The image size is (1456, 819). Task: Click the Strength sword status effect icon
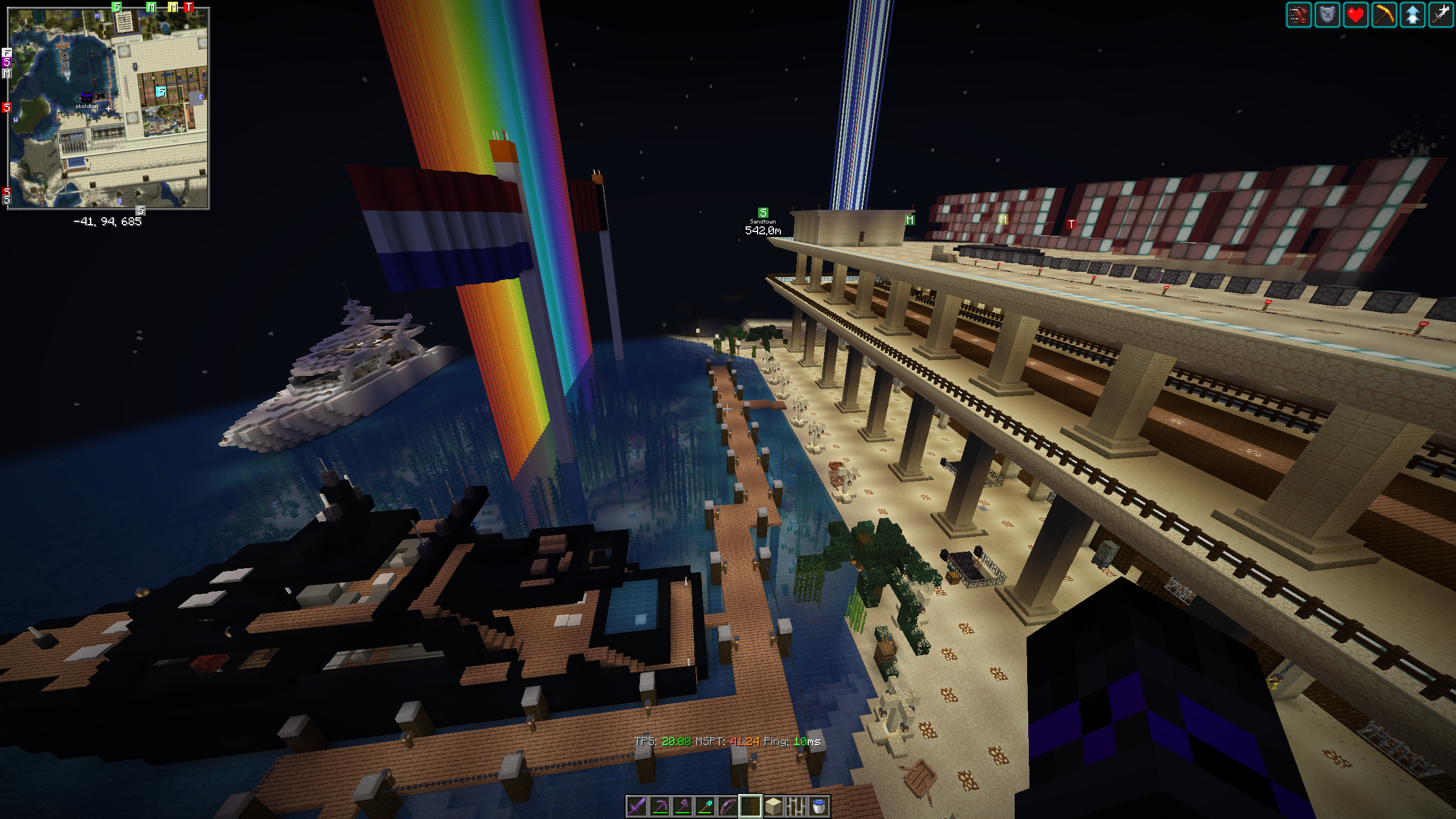pyautogui.click(x=1441, y=15)
